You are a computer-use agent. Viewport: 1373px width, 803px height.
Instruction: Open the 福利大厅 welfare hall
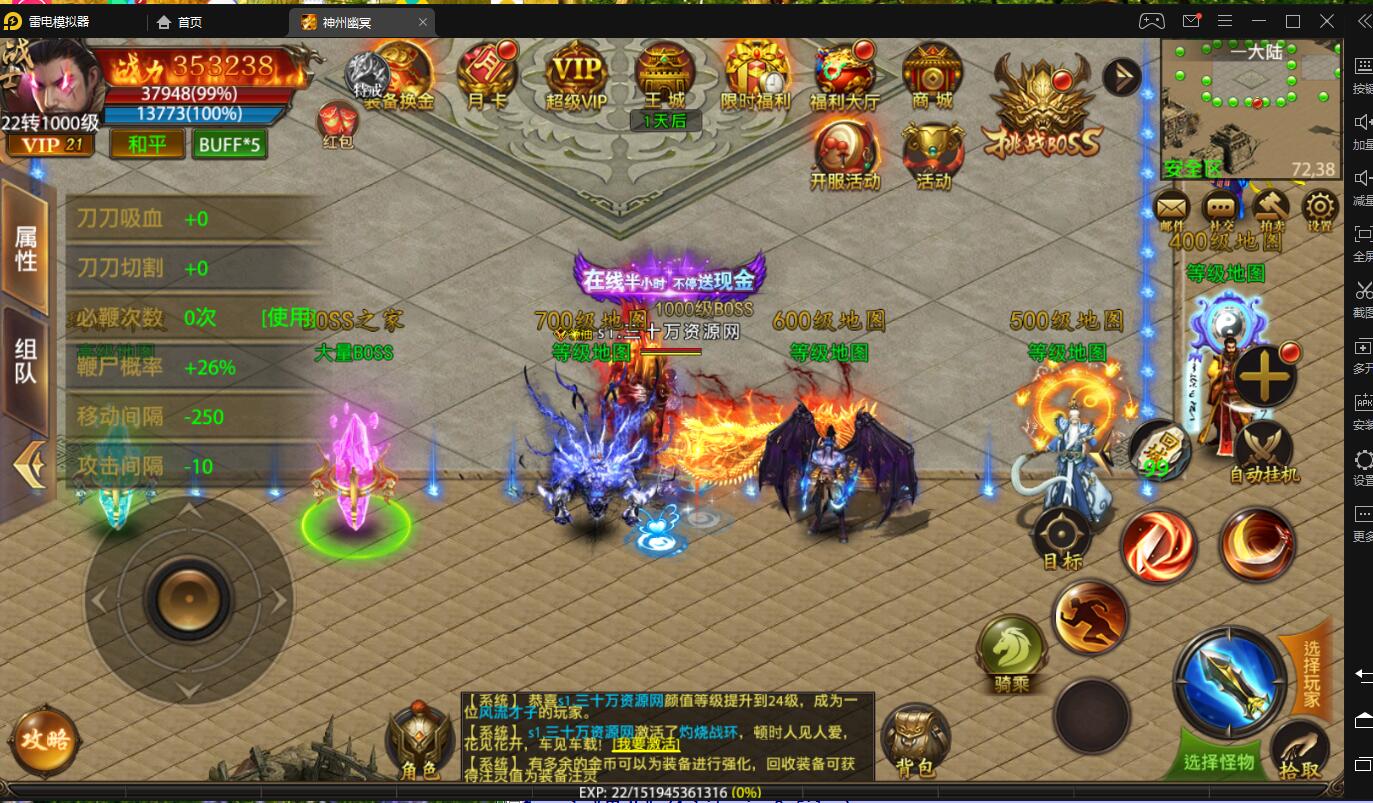click(843, 75)
